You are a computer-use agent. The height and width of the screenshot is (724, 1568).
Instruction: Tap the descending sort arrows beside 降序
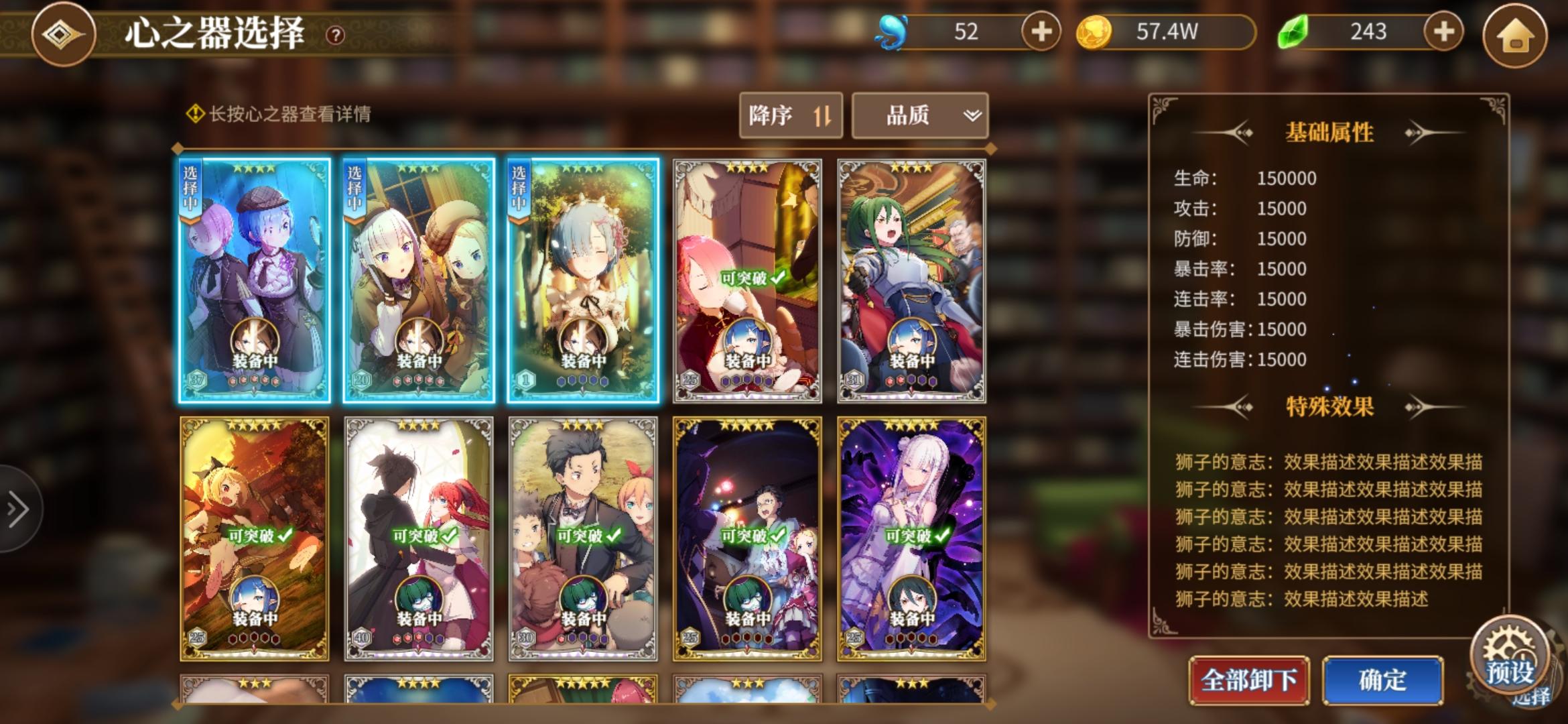[824, 115]
